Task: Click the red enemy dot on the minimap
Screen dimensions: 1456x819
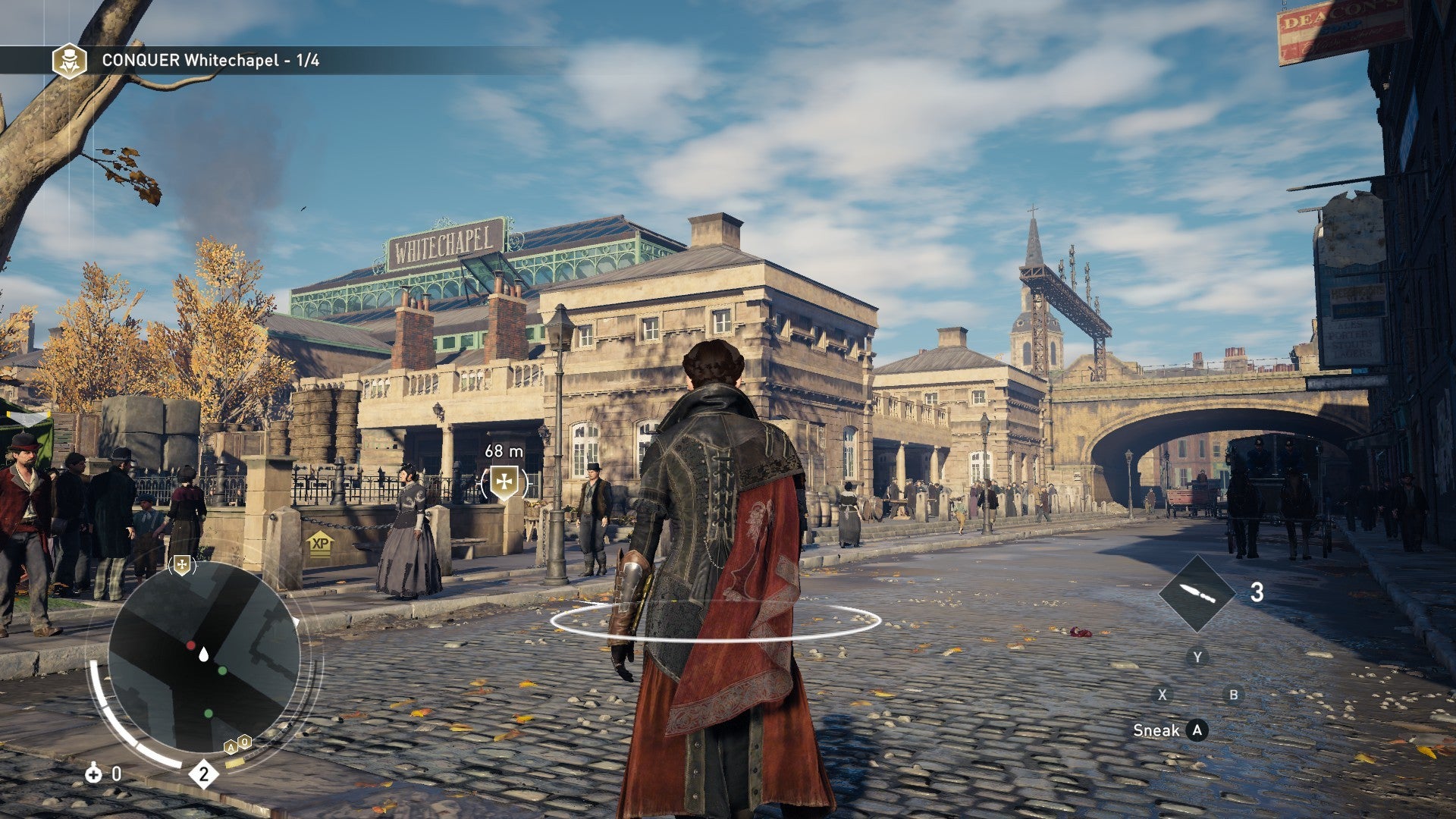Action: [x=190, y=645]
